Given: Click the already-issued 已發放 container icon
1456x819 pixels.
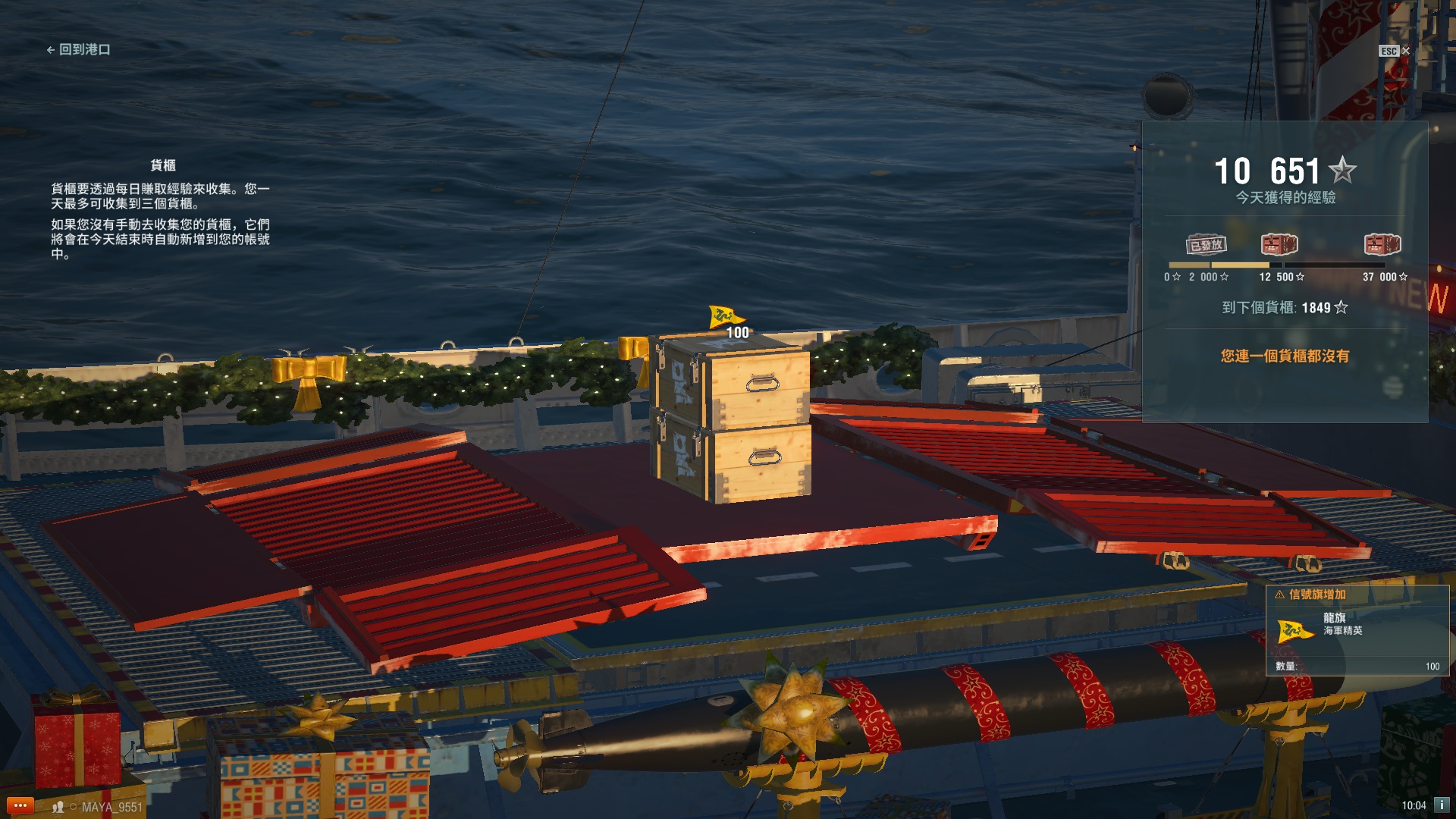Looking at the screenshot, I should click(x=1206, y=244).
